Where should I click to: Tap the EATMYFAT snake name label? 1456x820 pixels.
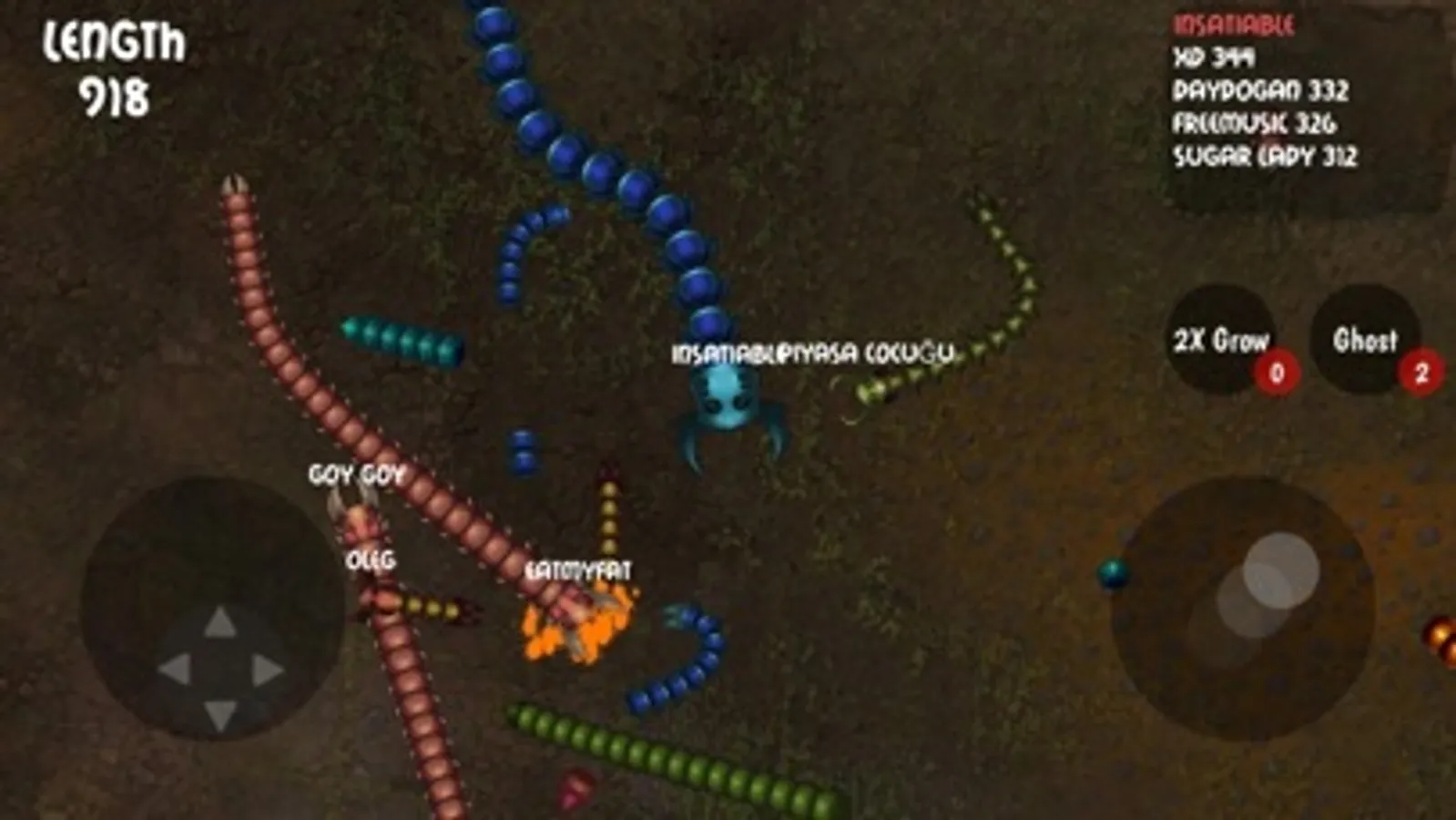581,571
